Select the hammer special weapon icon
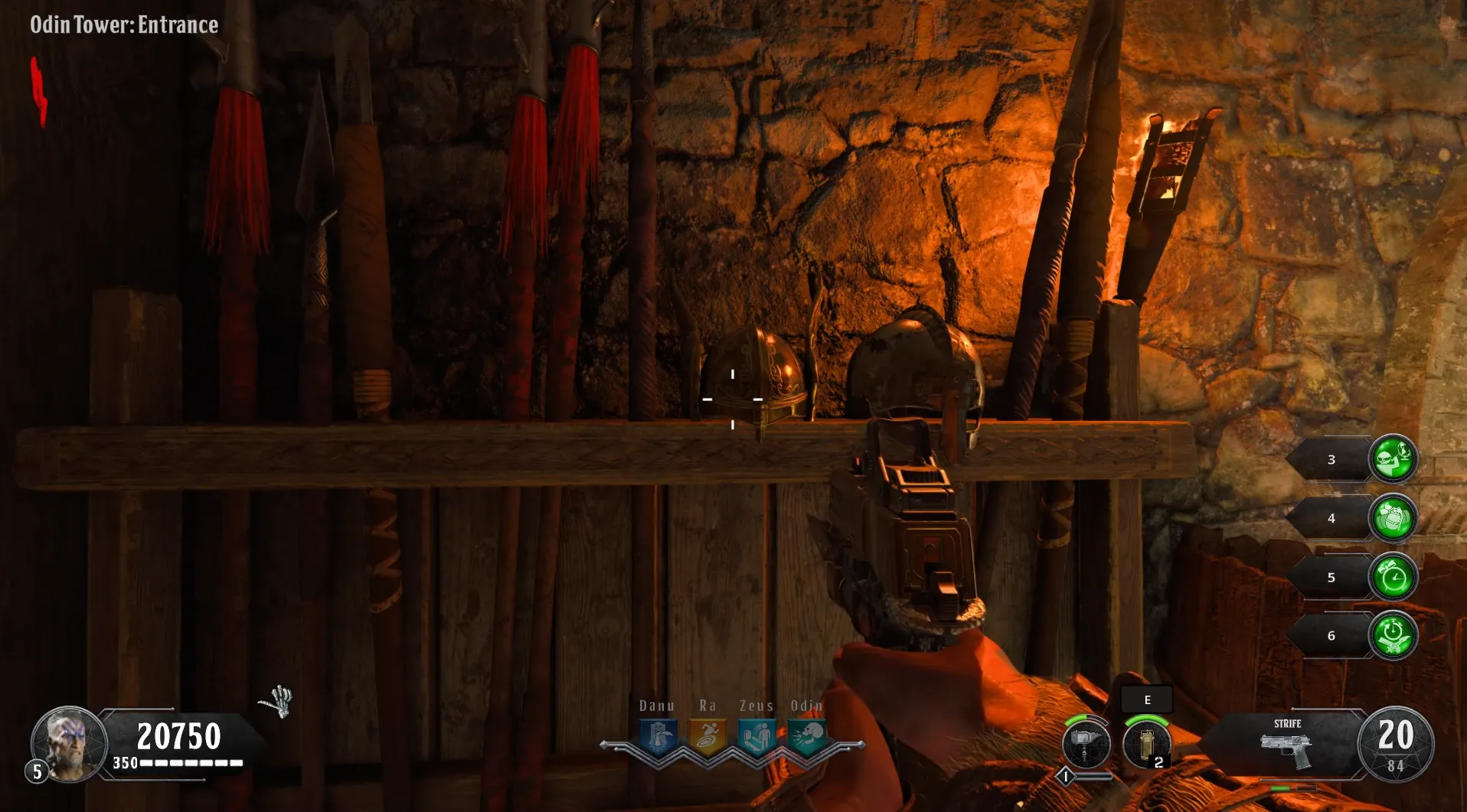The height and width of the screenshot is (812, 1467). 1086,744
